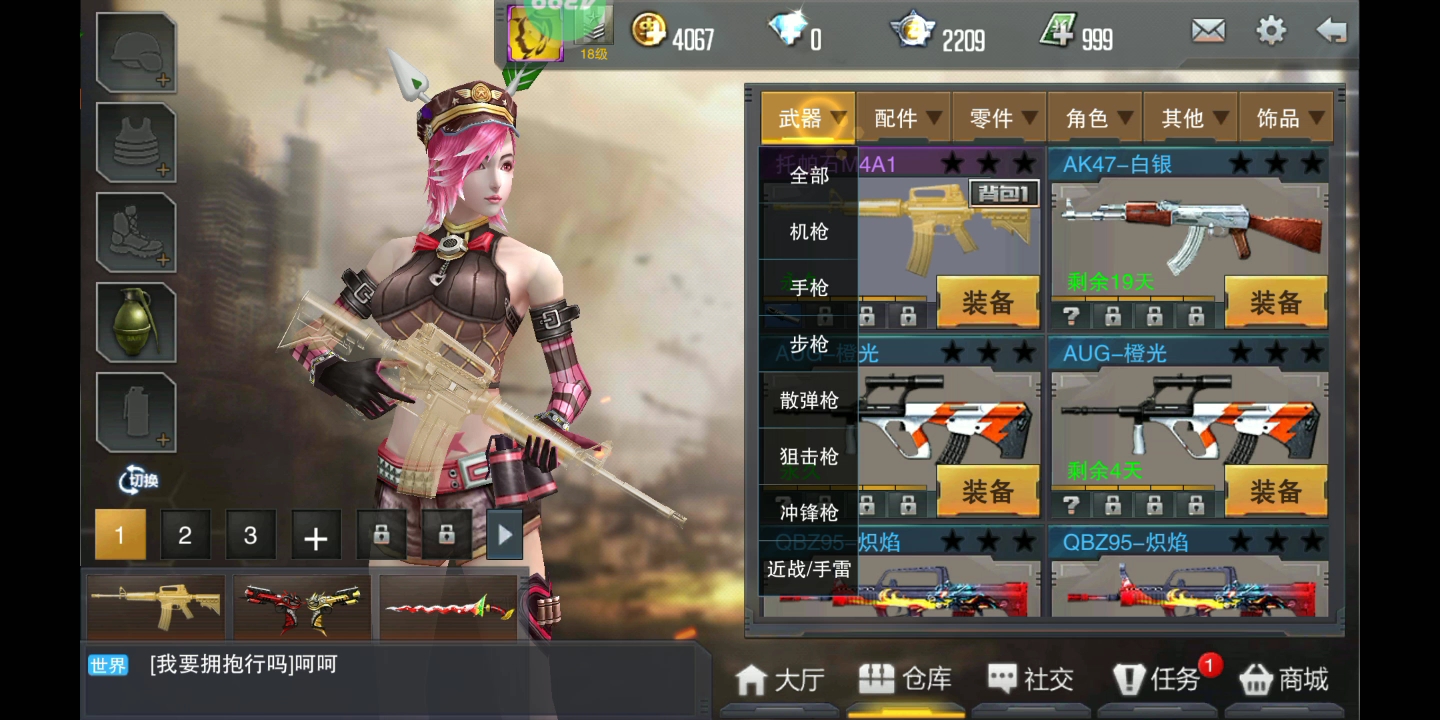Open the mail envelope icon
Viewport: 1440px width, 720px height.
[1208, 31]
